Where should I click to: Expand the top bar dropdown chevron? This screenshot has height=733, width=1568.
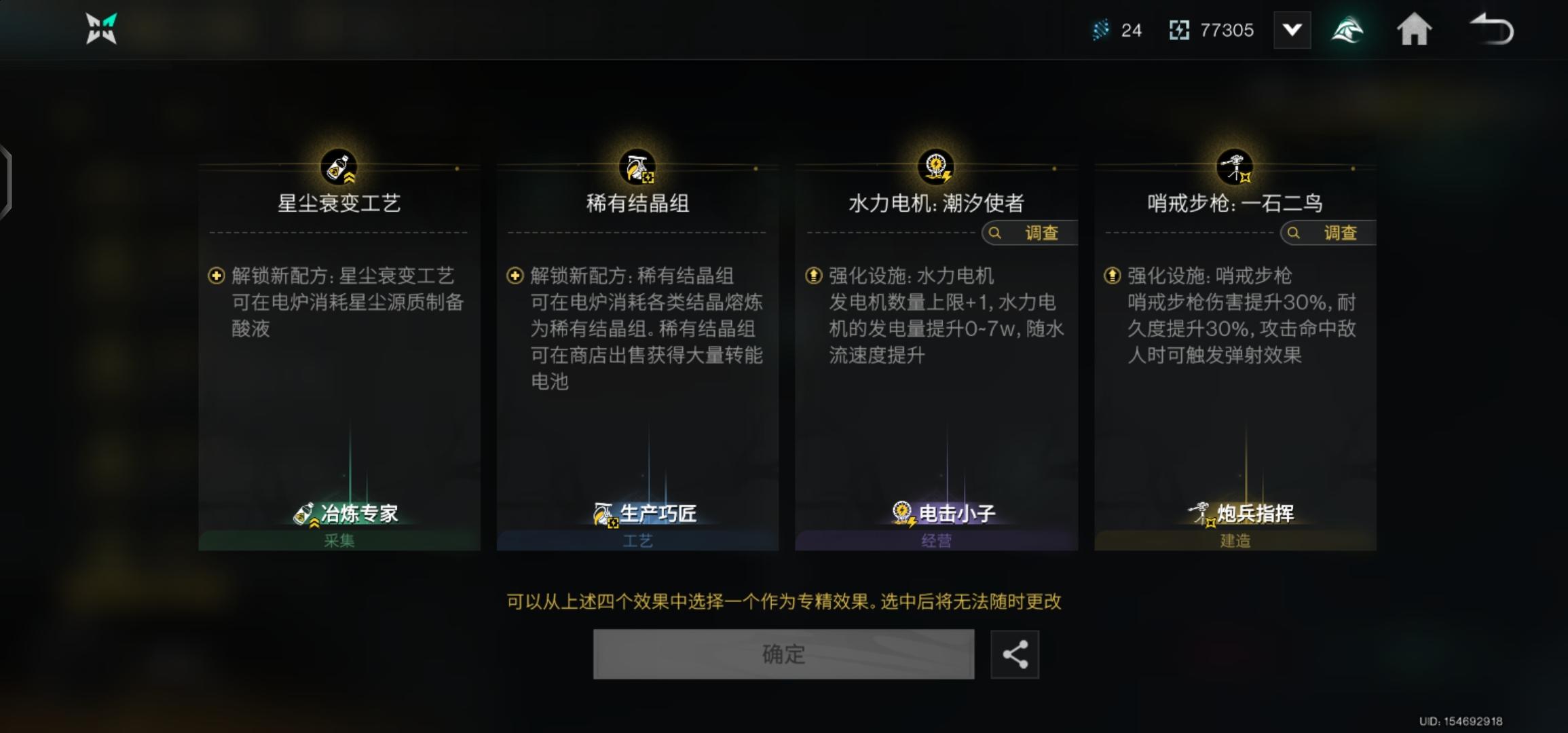click(1292, 29)
